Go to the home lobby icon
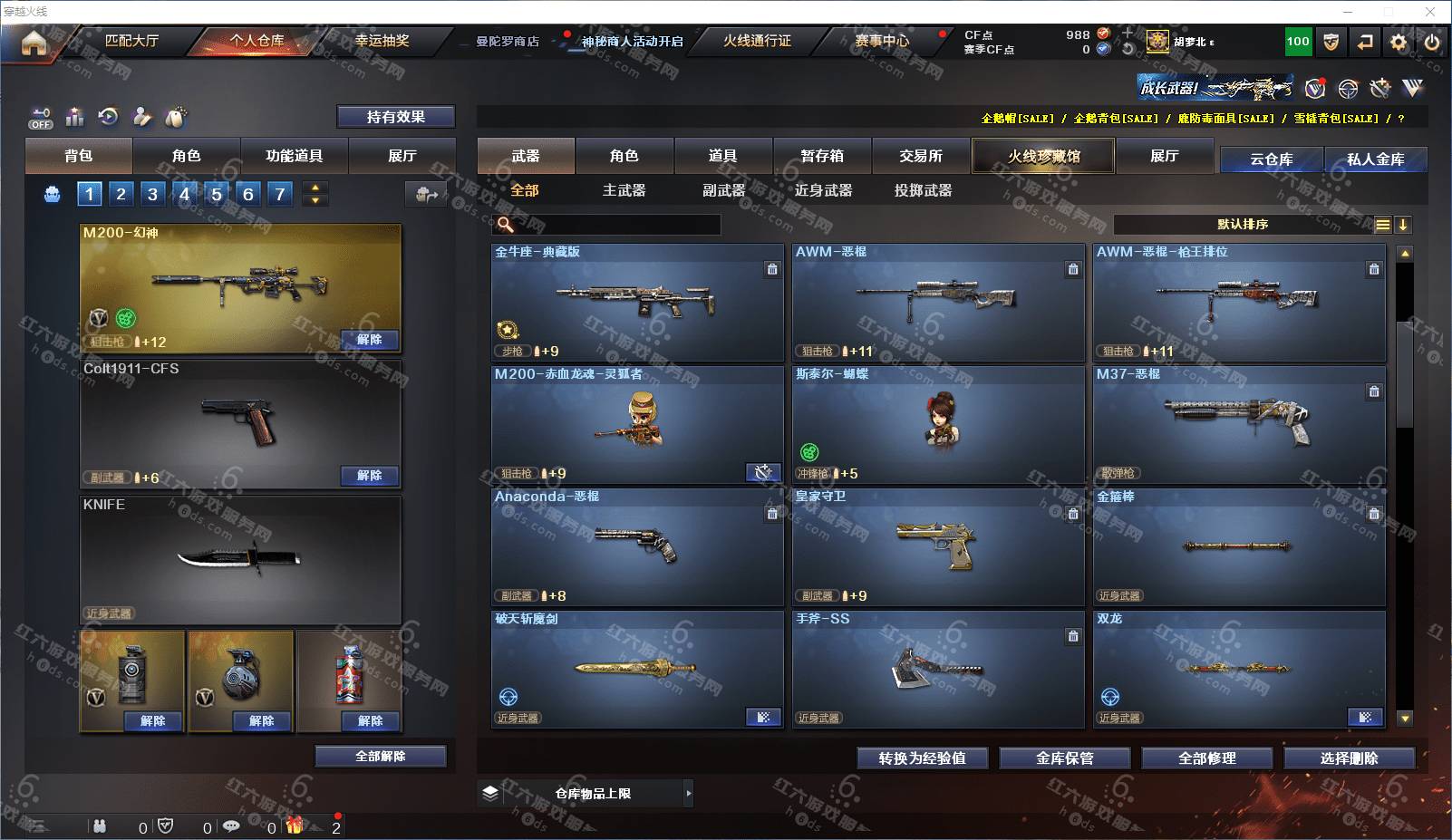The height and width of the screenshot is (840, 1452). pyautogui.click(x=34, y=43)
